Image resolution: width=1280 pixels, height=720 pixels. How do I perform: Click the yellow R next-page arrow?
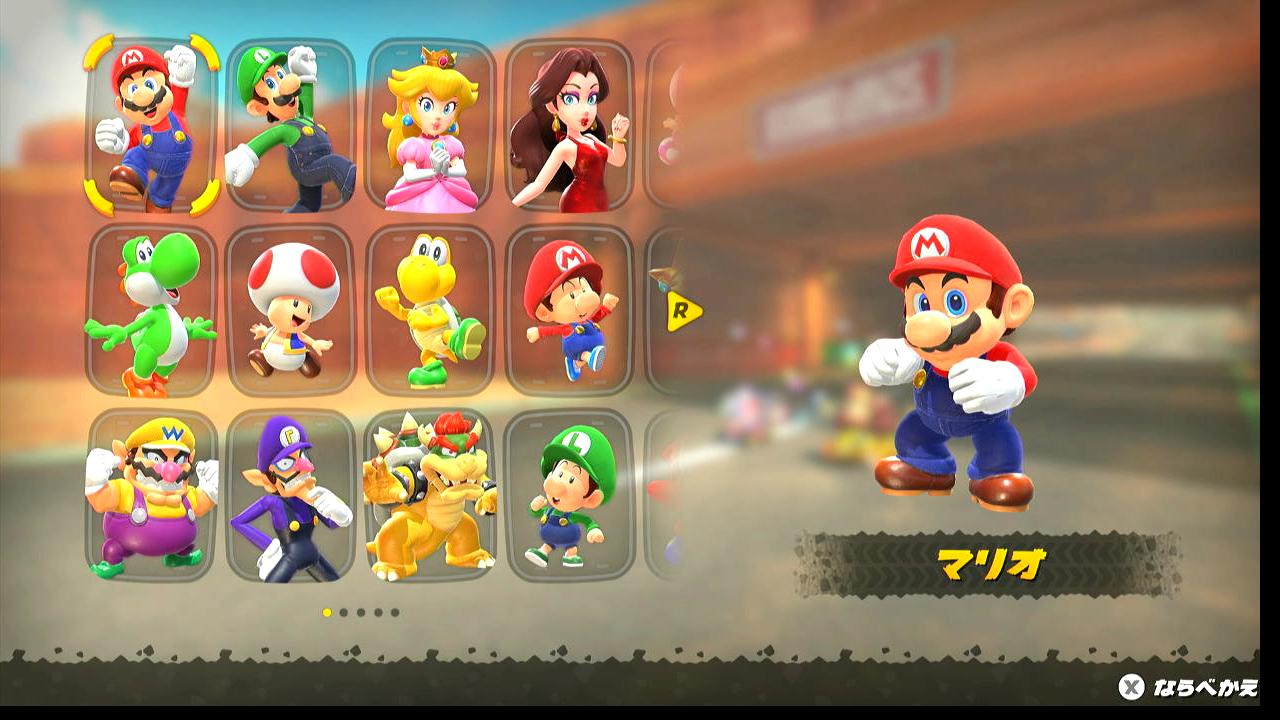684,312
